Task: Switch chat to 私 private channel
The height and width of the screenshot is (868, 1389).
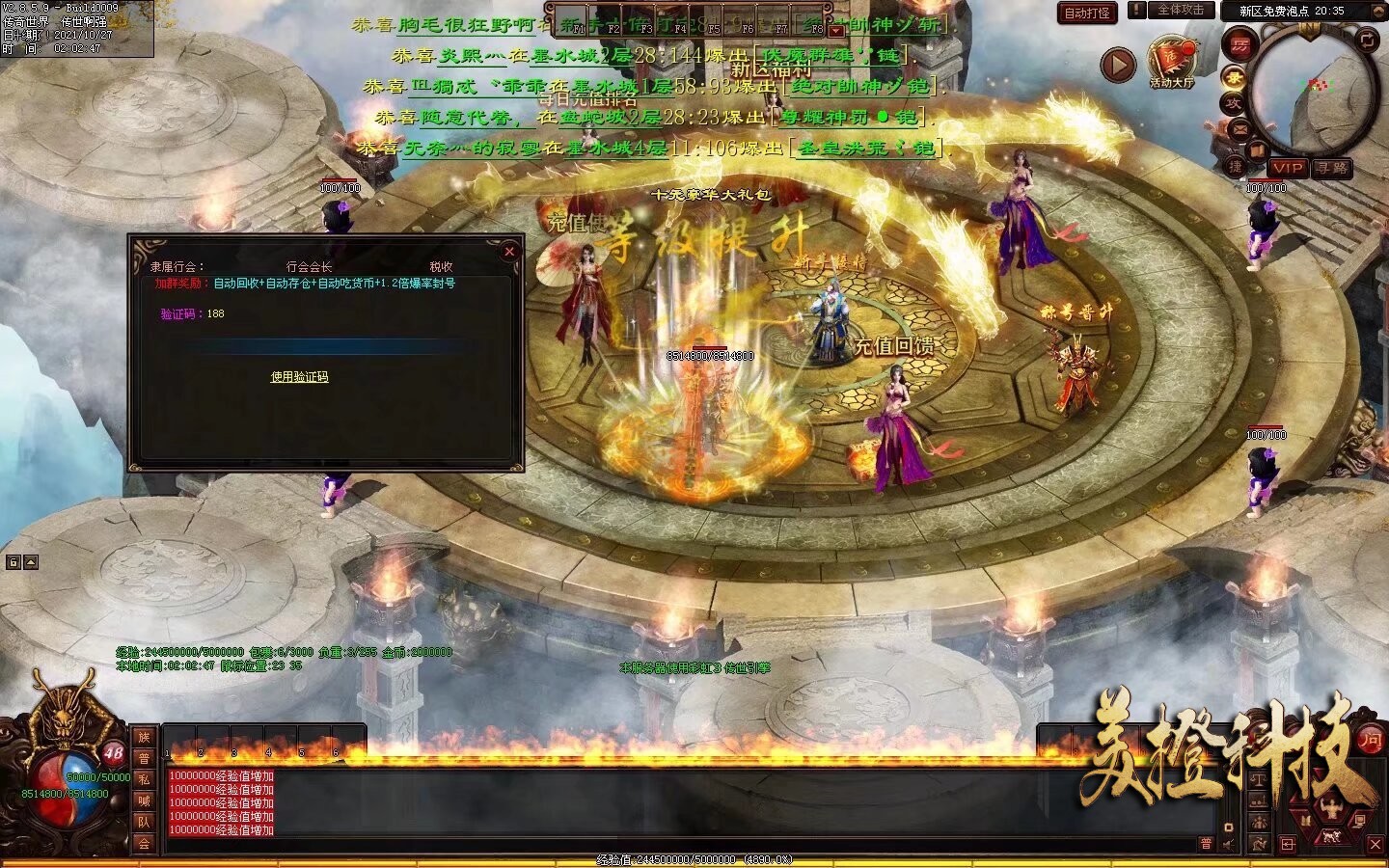Action: pos(144,779)
